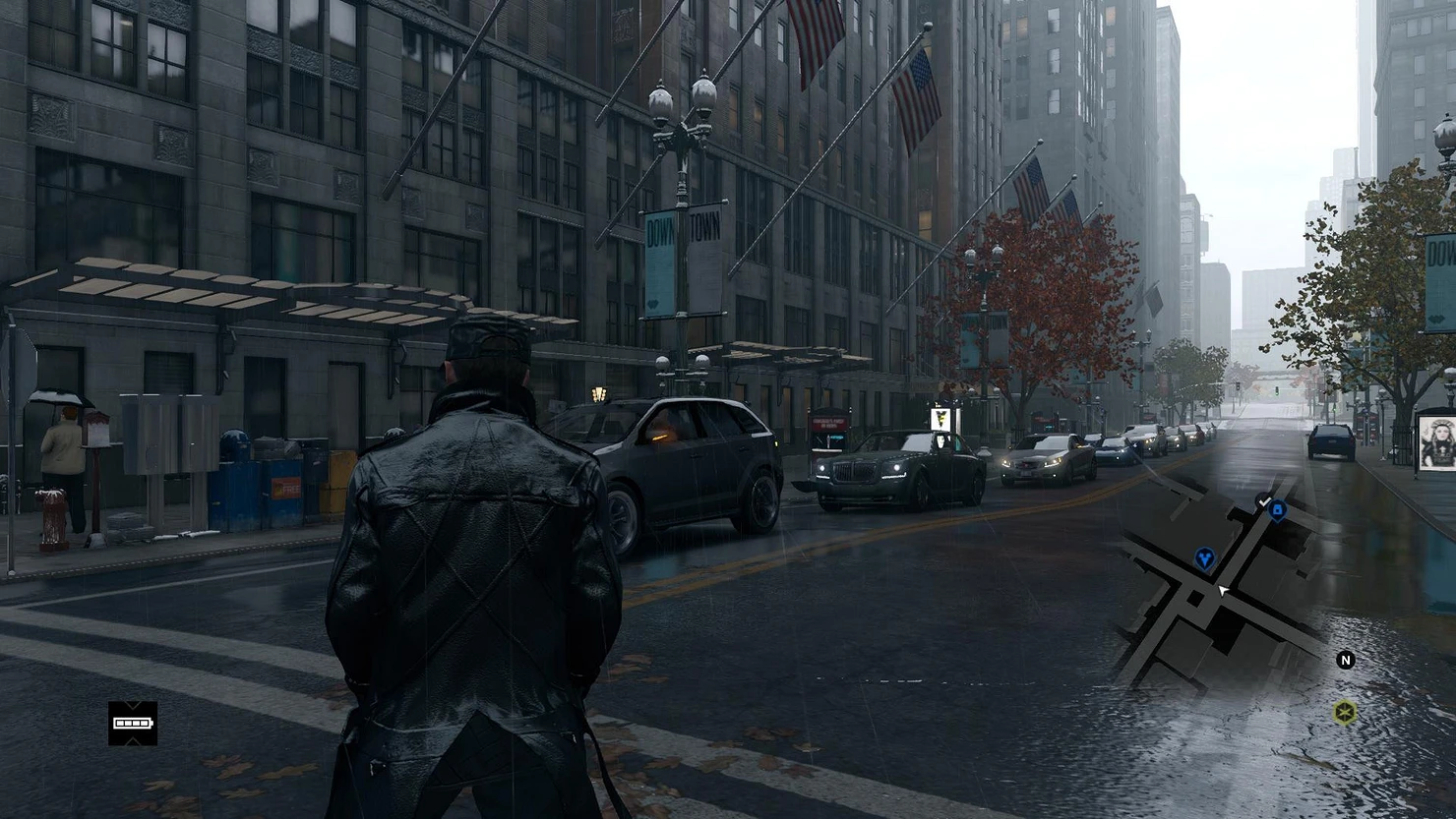Select the blue fox-head marker on minimap
The height and width of the screenshot is (819, 1456).
pos(1205,559)
